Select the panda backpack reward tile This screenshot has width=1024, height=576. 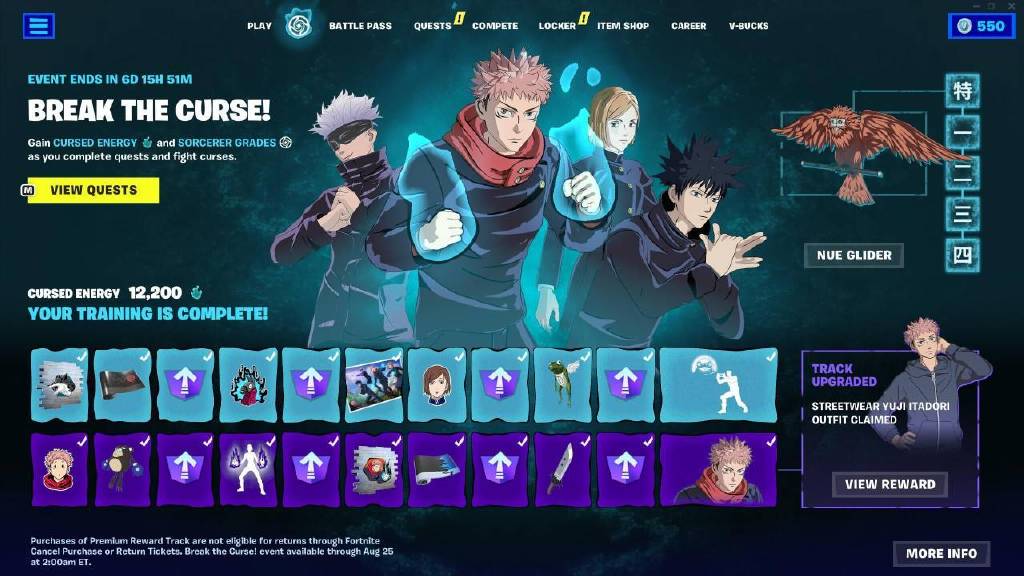click(x=122, y=469)
